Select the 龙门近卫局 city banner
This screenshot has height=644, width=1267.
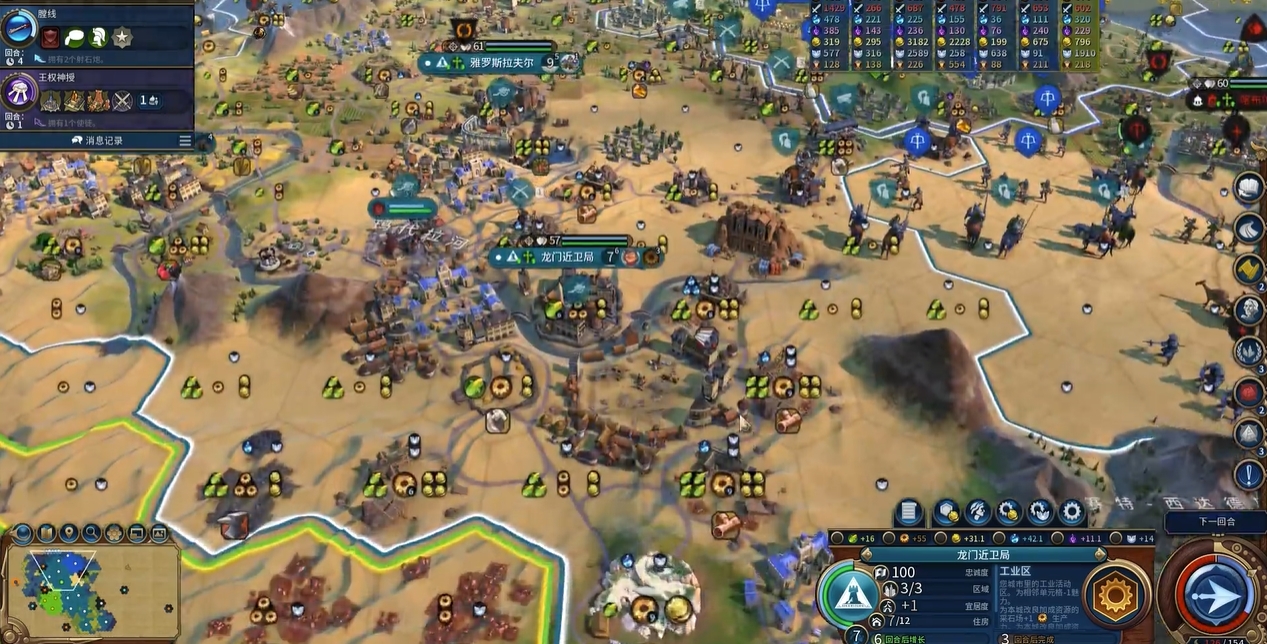click(x=567, y=257)
